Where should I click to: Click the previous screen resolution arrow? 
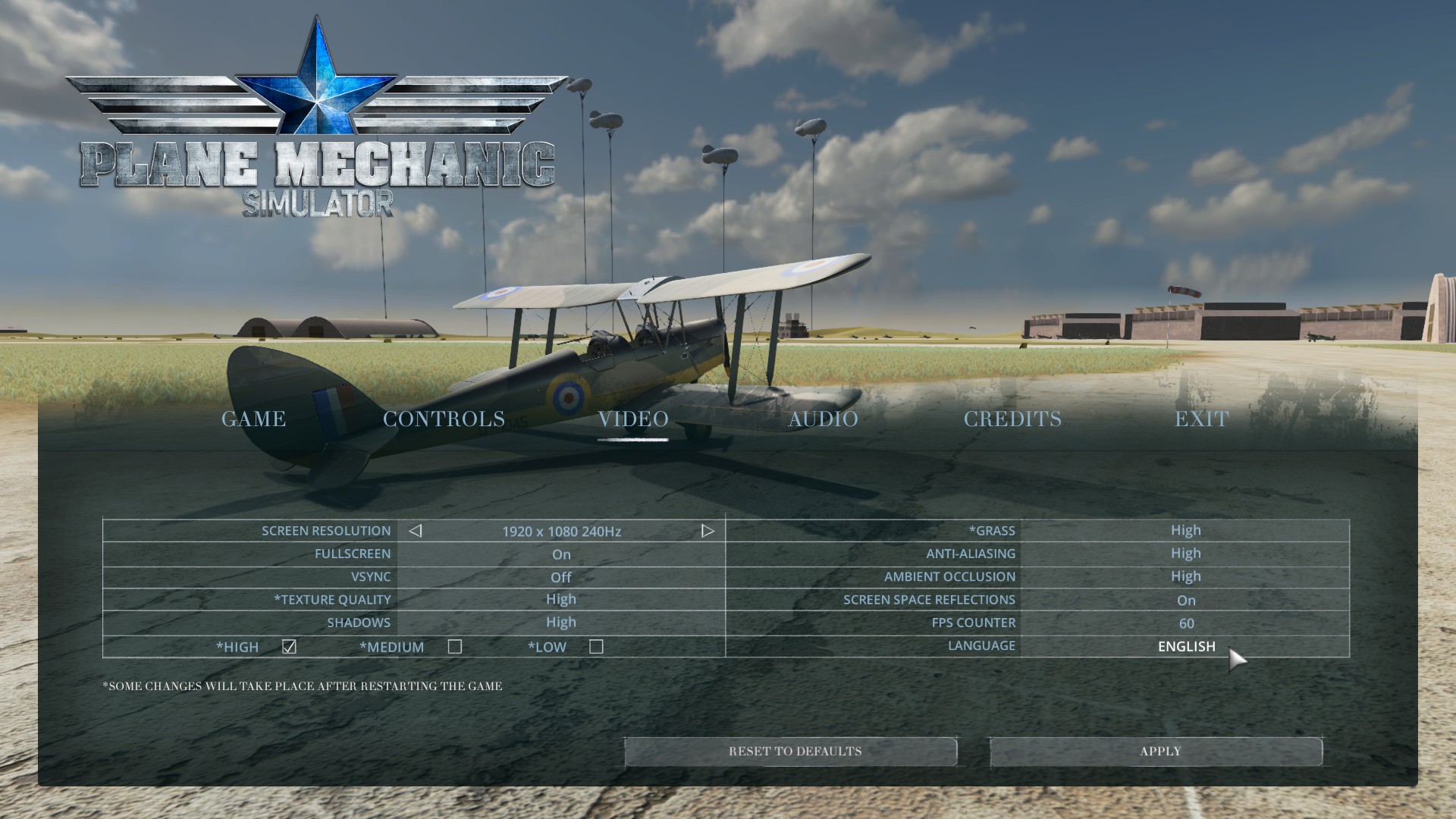(415, 531)
